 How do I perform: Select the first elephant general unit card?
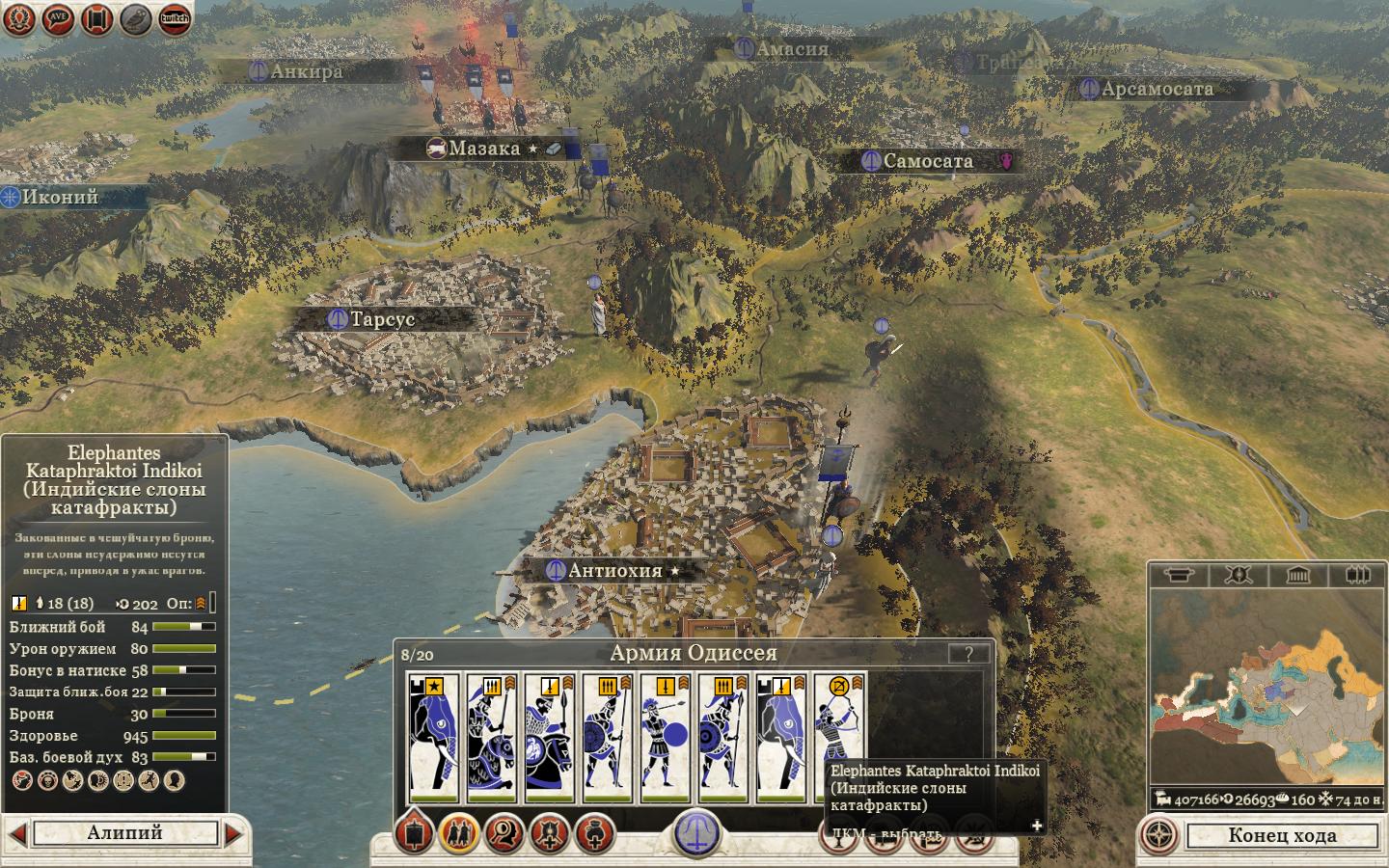pyautogui.click(x=434, y=738)
